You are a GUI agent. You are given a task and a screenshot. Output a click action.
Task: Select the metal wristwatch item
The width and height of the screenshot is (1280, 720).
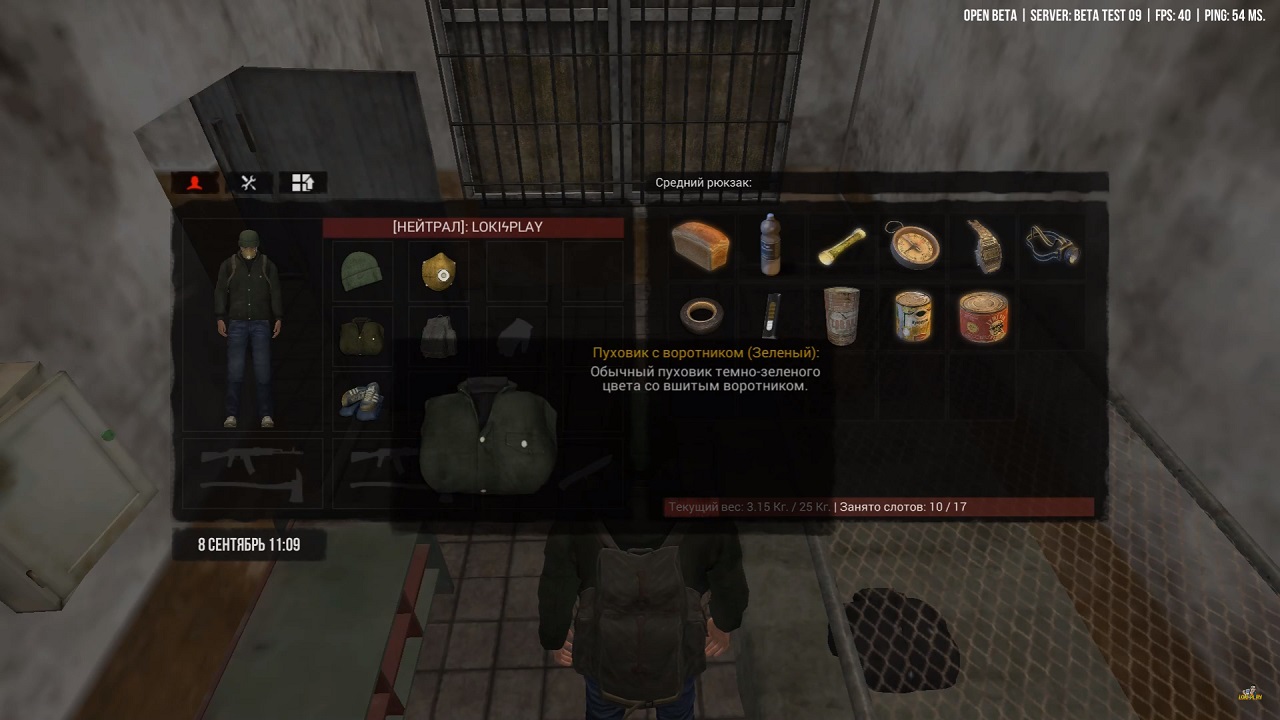(x=984, y=247)
